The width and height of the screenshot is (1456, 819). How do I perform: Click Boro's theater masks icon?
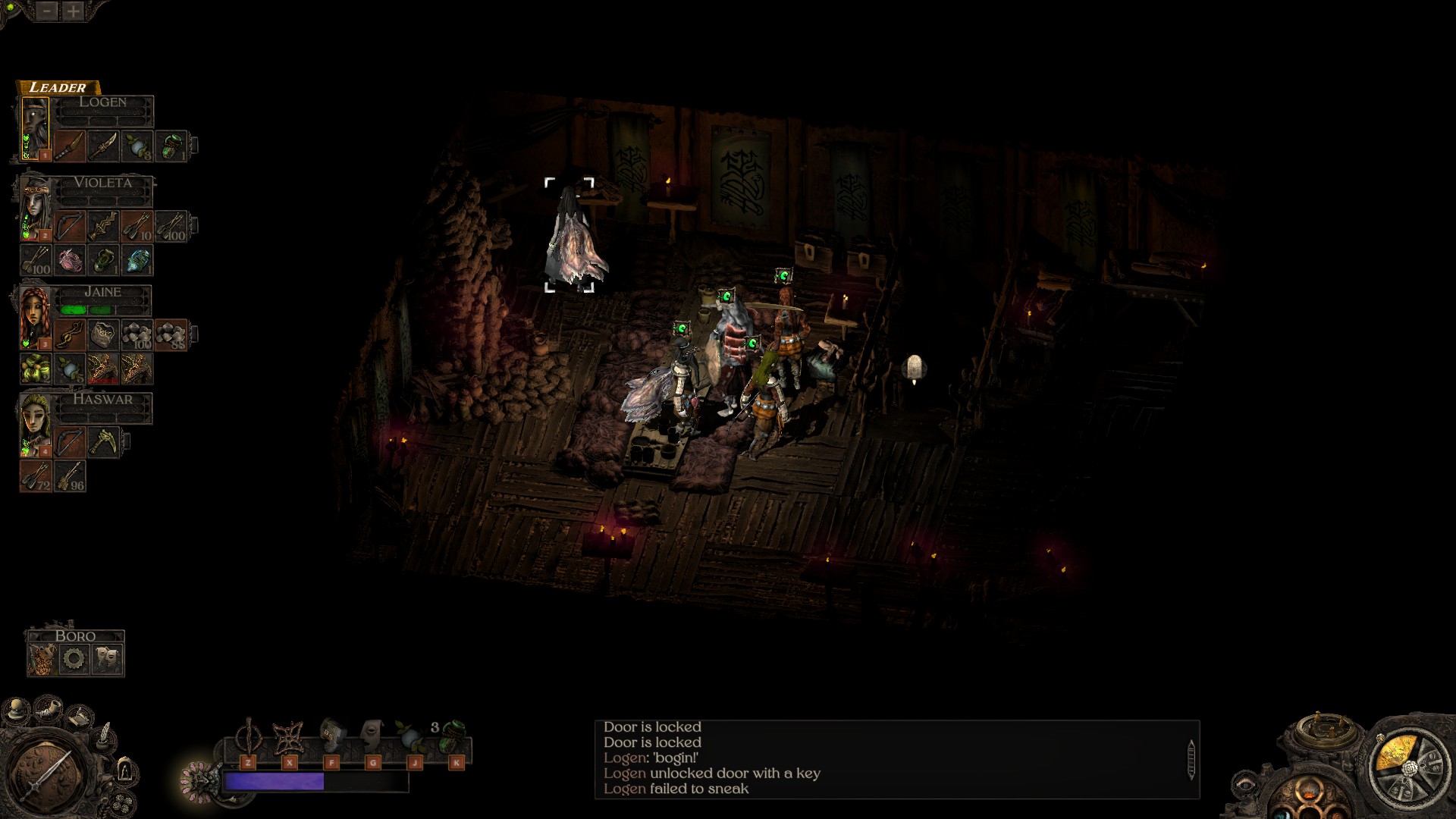point(107,658)
